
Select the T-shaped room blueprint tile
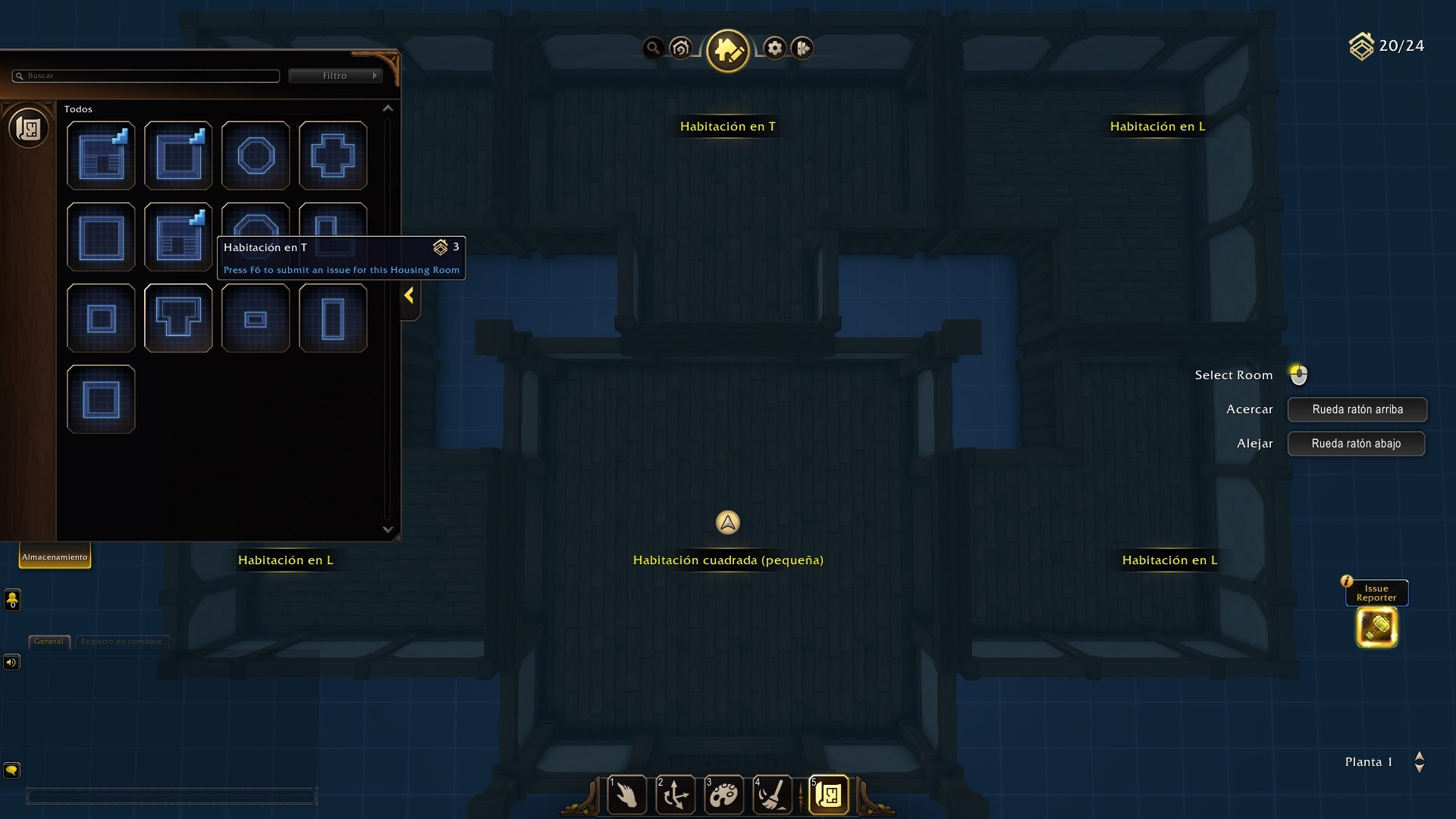tap(178, 318)
